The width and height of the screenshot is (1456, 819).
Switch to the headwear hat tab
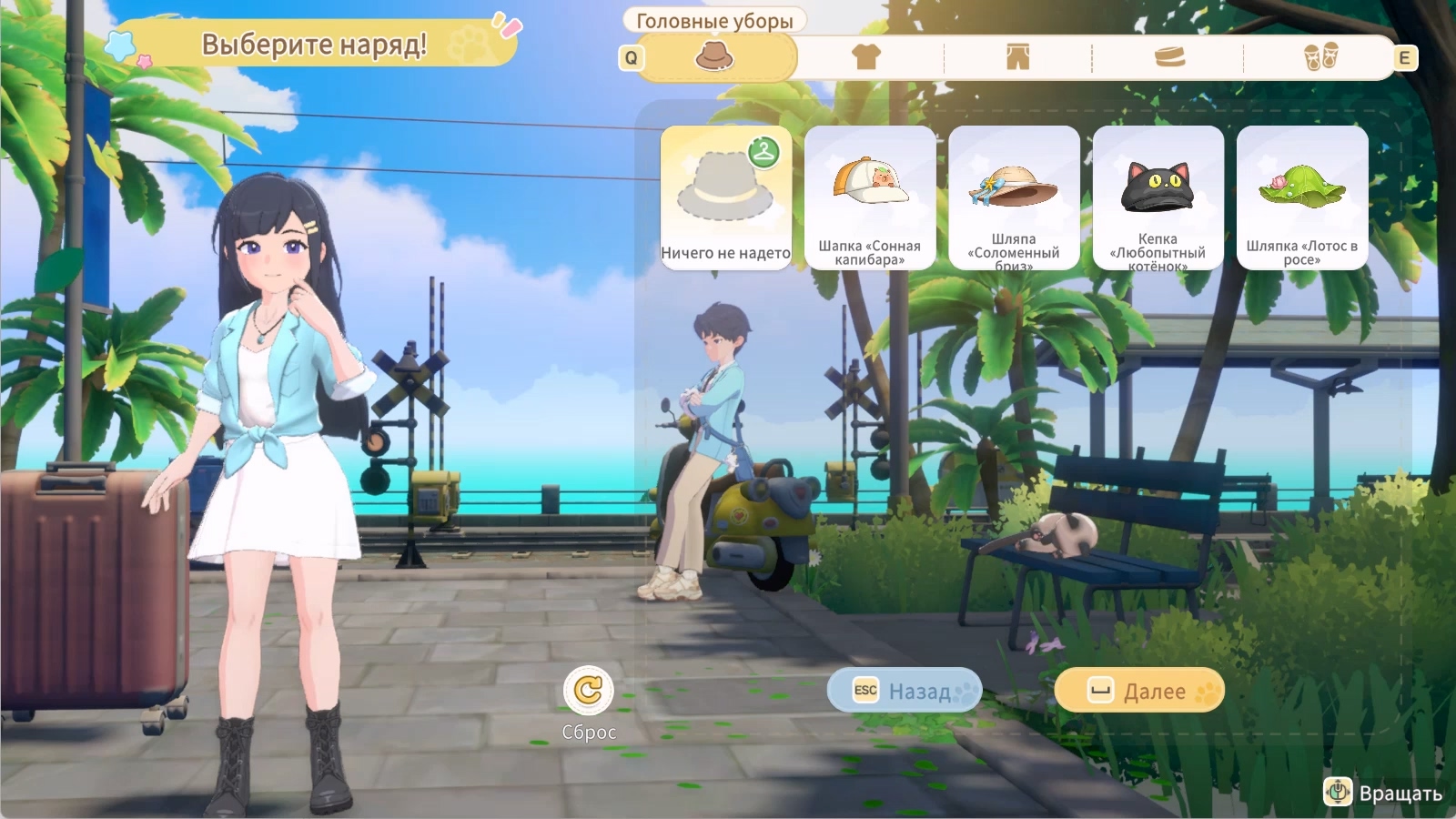[715, 57]
